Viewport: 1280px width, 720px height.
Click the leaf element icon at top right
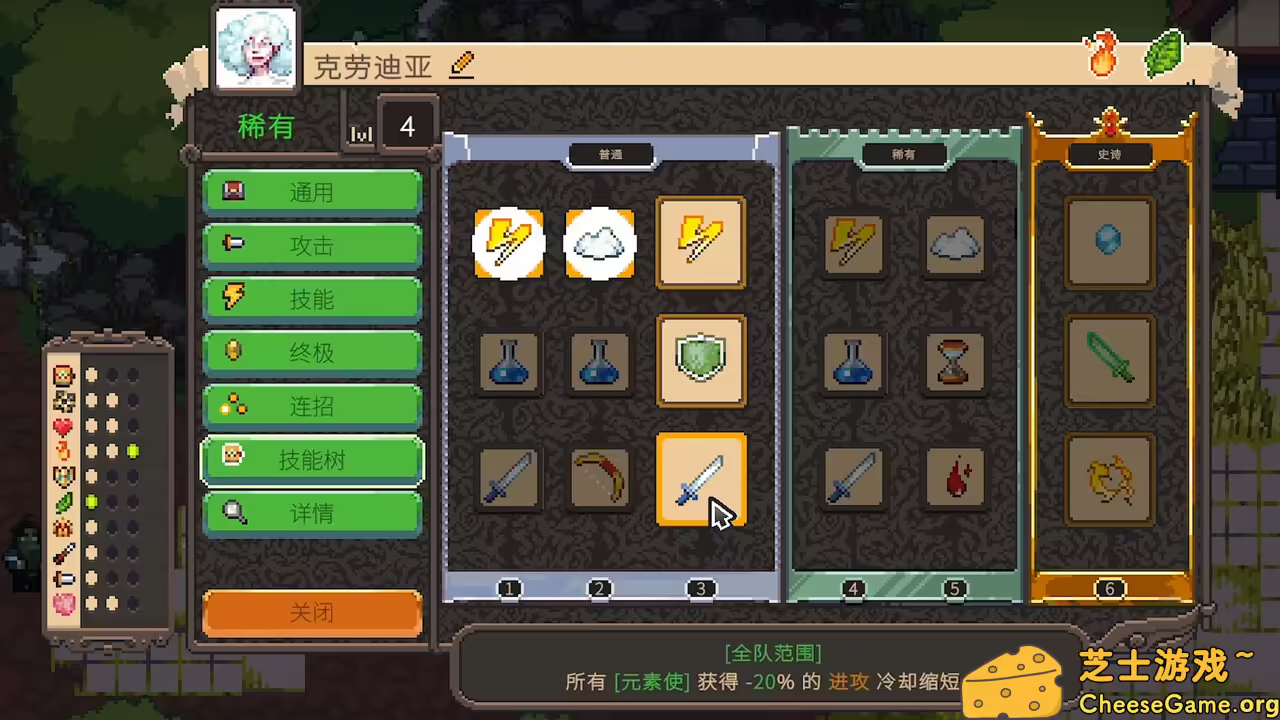point(1163,52)
